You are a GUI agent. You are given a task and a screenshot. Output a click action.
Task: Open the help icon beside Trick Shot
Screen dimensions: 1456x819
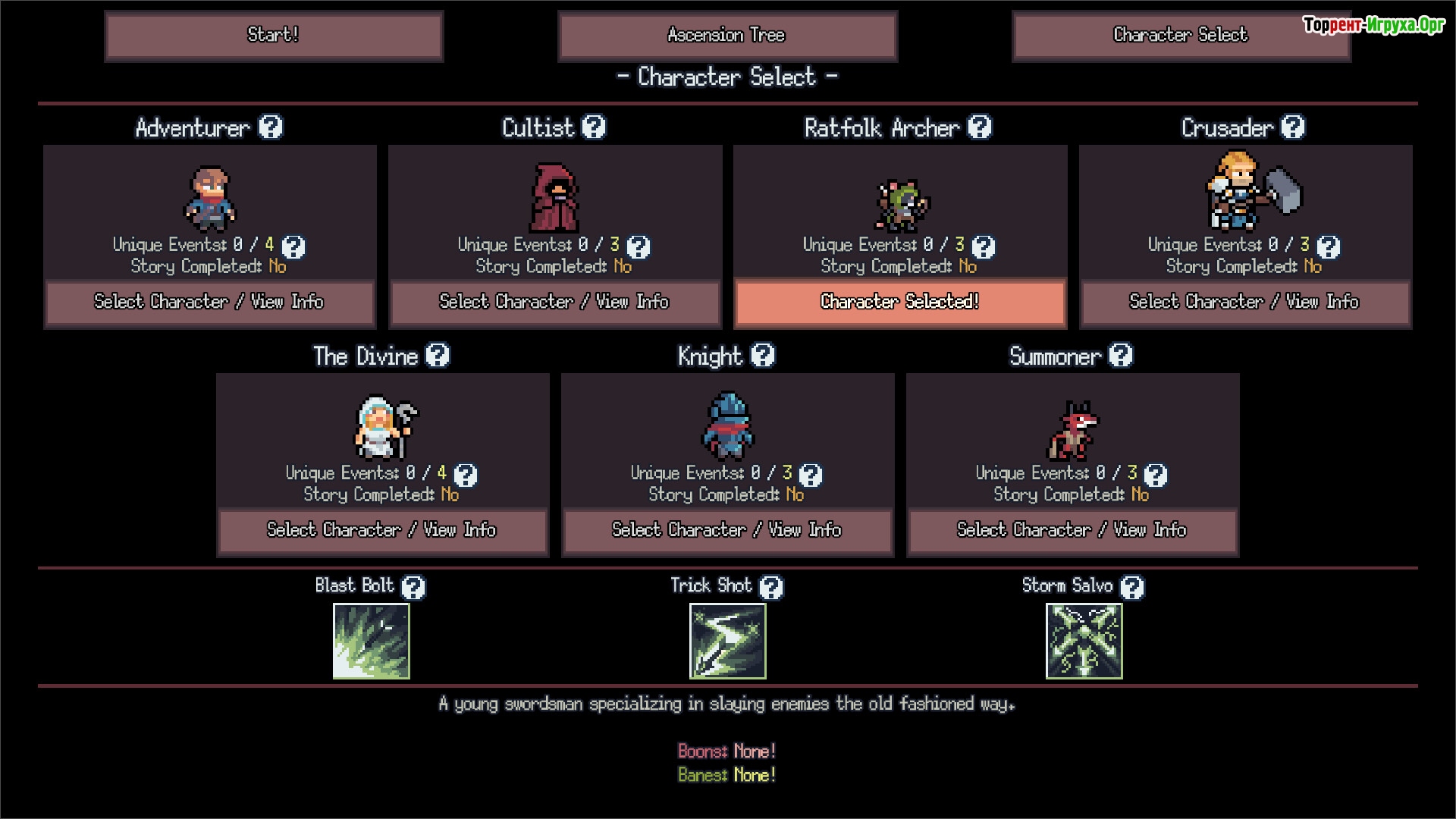[771, 587]
